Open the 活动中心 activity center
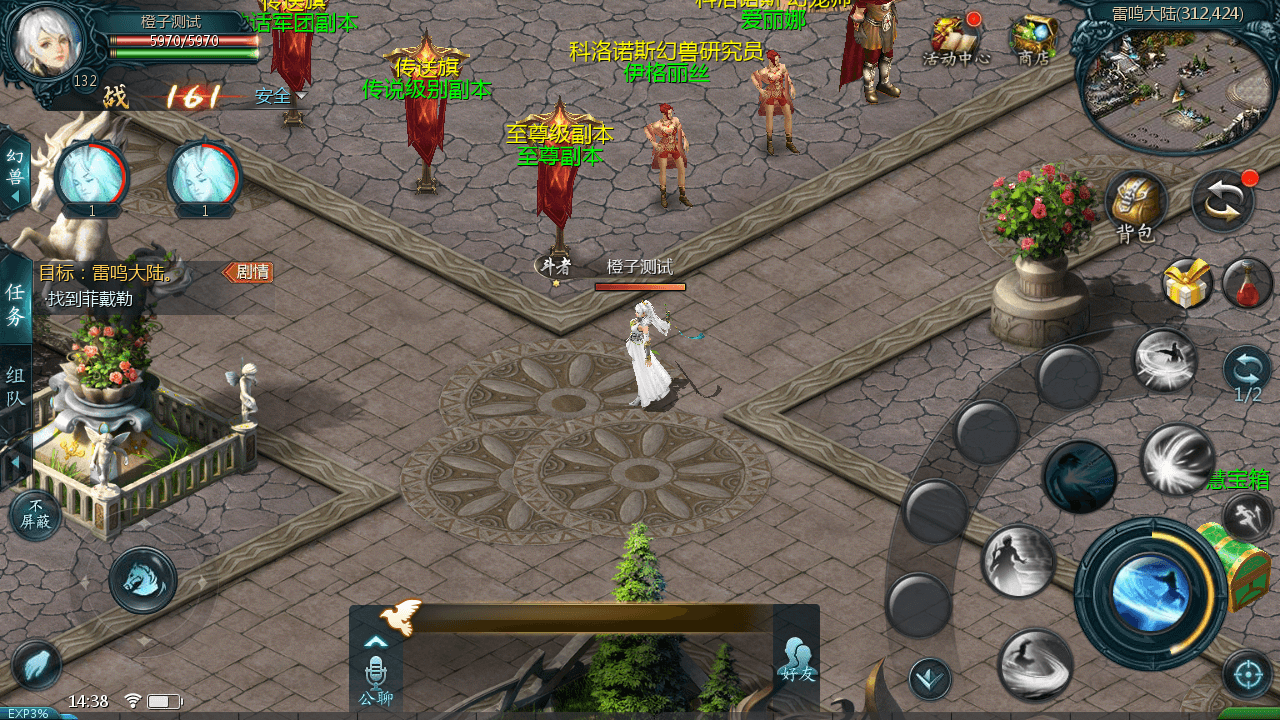 [x=955, y=38]
